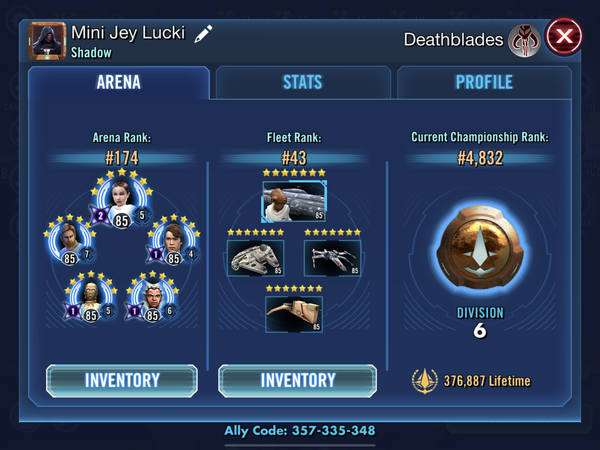Open the Profile tab
Image resolution: width=600 pixels, height=450 pixels.
click(x=484, y=83)
